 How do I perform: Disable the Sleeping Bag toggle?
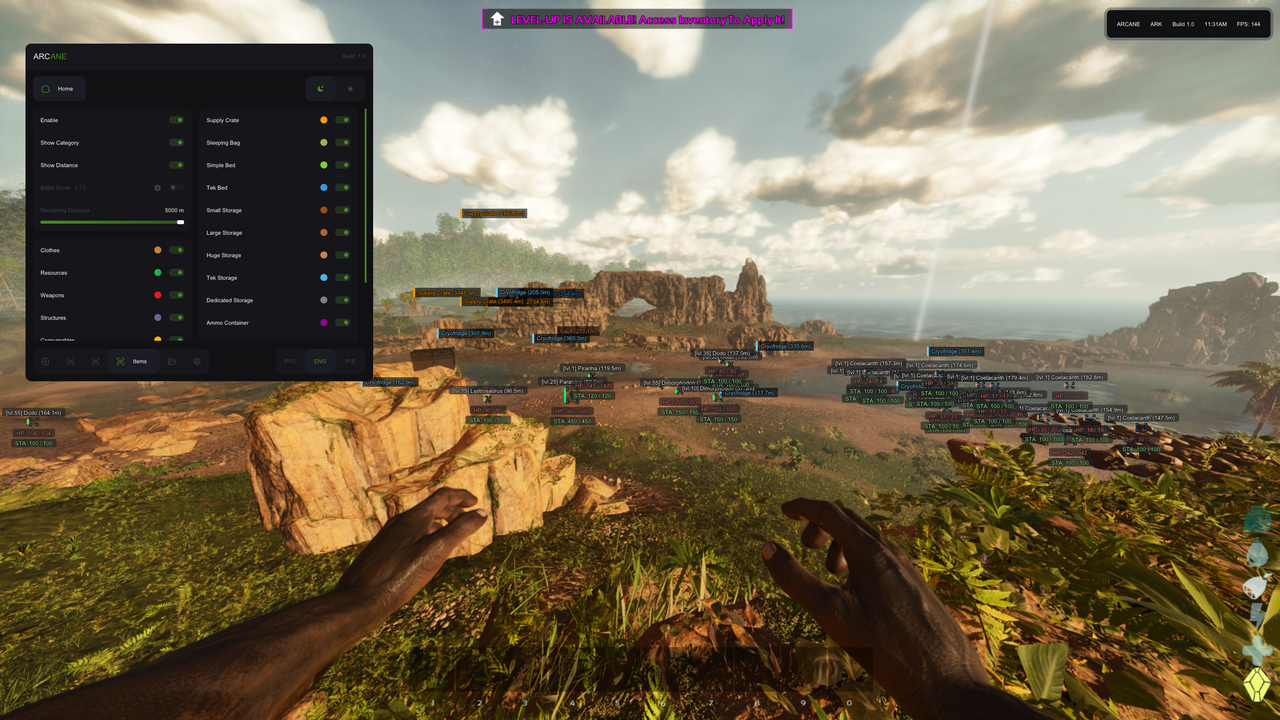click(x=343, y=143)
